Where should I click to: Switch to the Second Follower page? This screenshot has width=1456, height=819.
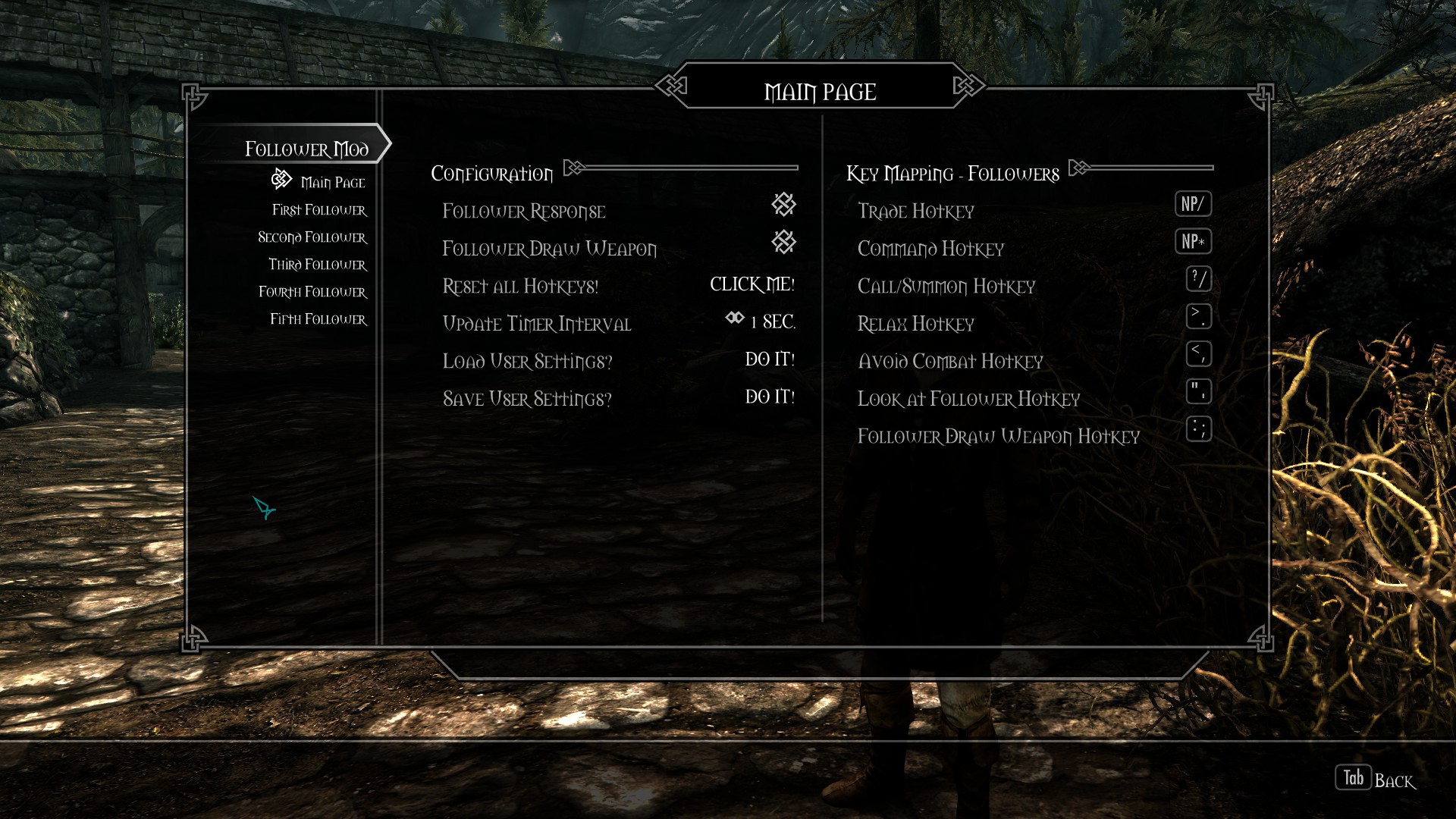click(312, 237)
